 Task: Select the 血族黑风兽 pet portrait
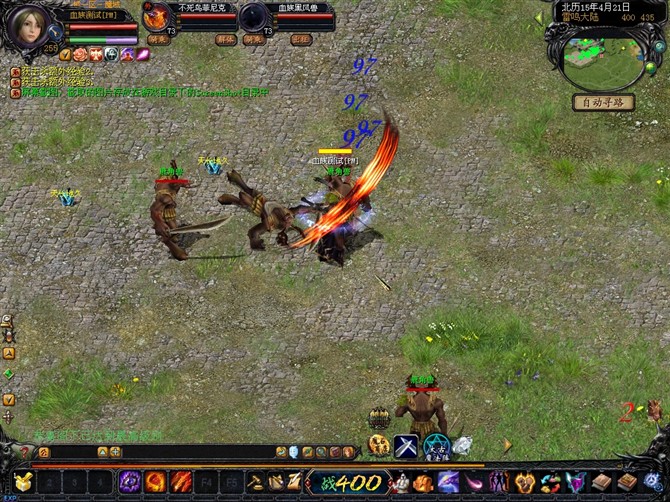coord(254,17)
